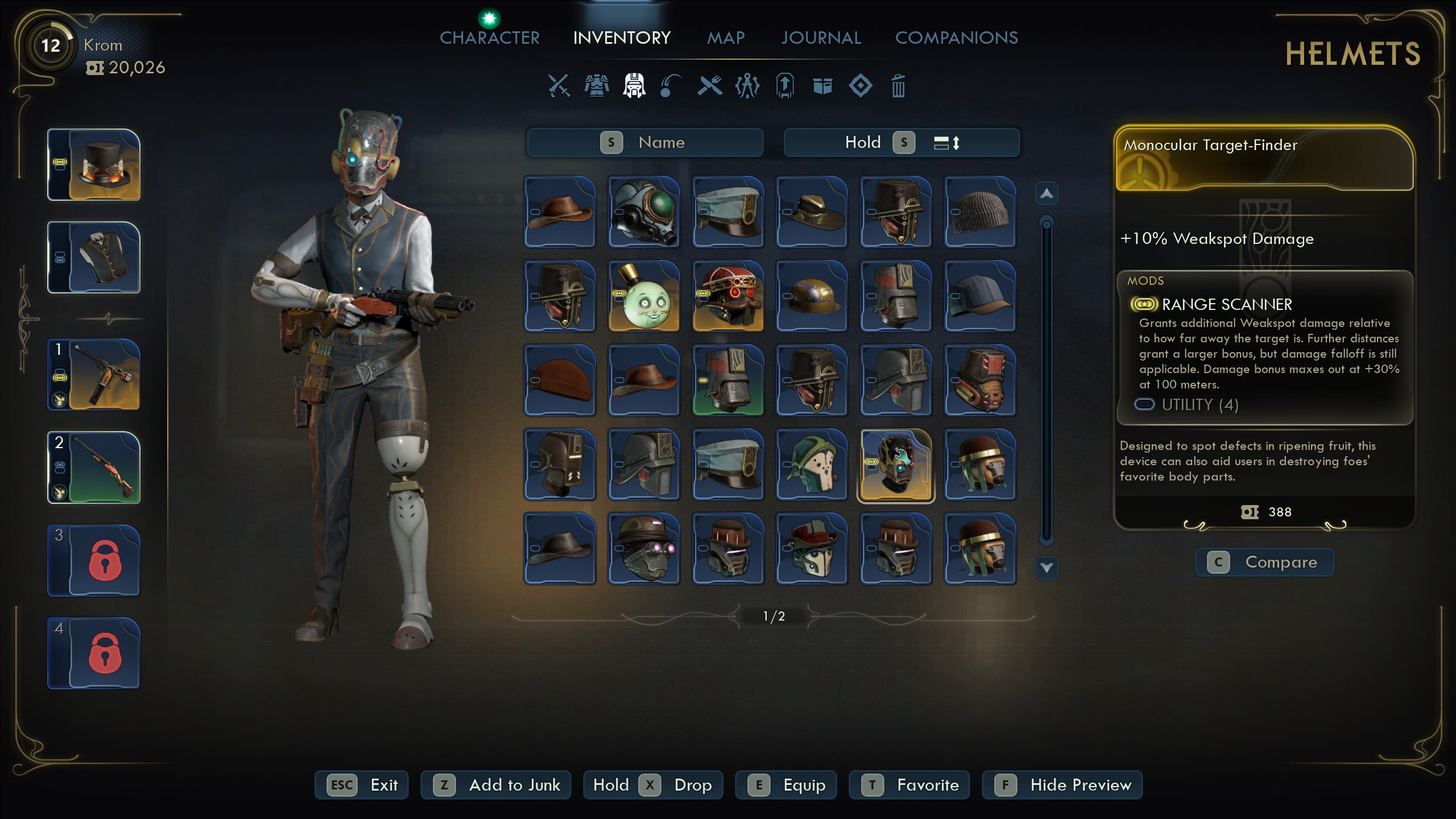Click the equipped top hat slot
The image size is (1456, 819).
[94, 165]
